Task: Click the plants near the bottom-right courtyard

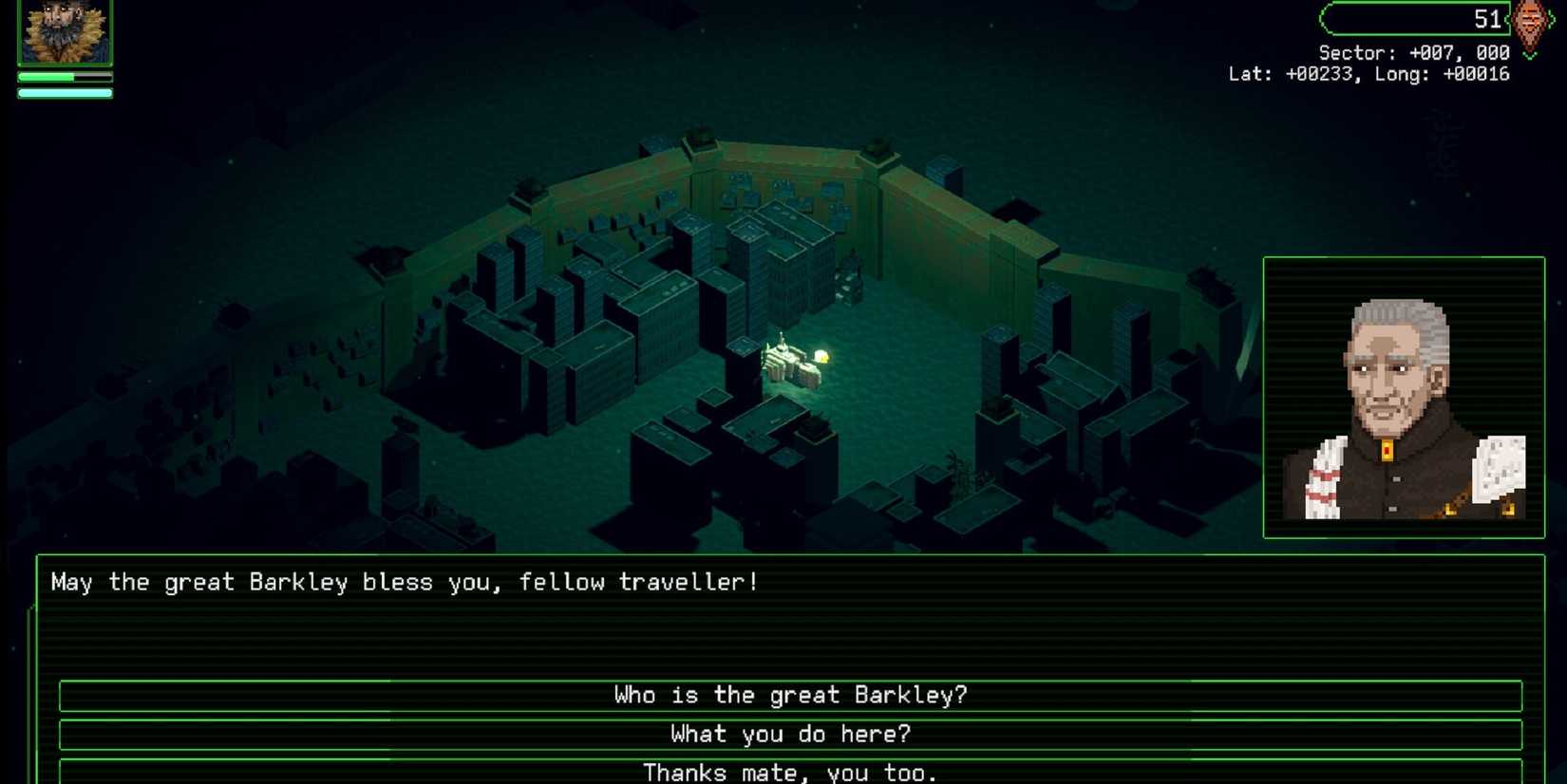Action: point(964,475)
